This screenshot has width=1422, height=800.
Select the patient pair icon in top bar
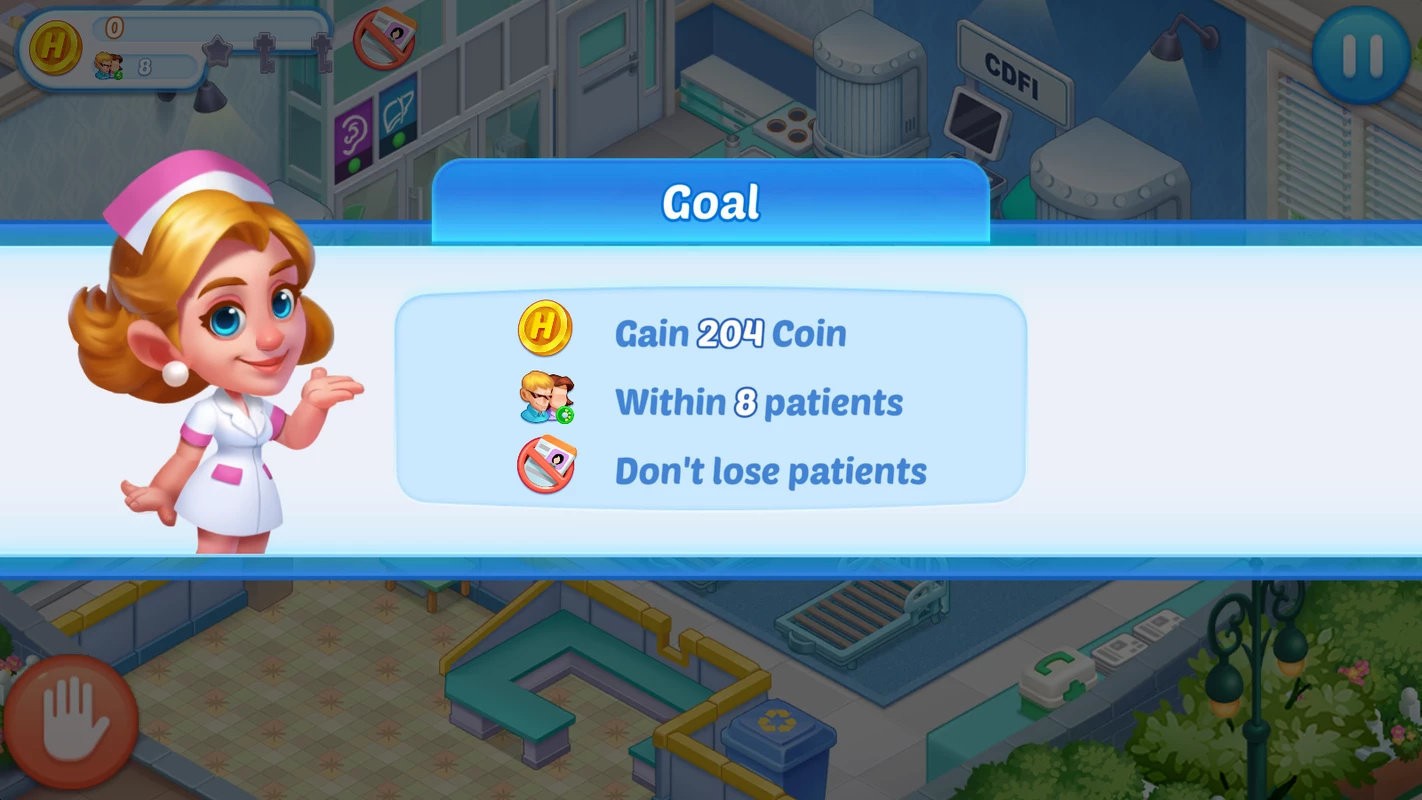(108, 65)
